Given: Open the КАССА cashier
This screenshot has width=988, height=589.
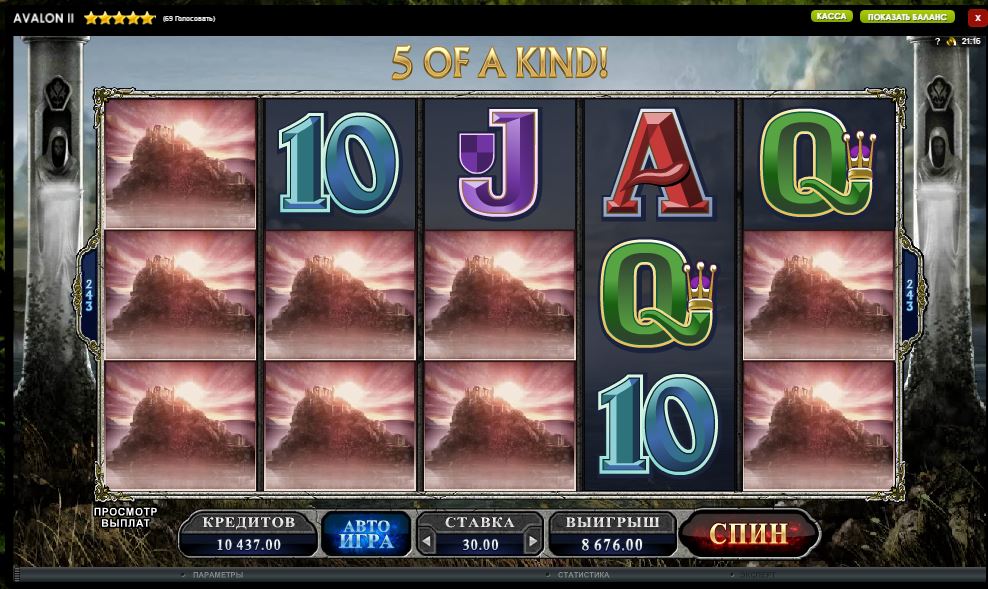Looking at the screenshot, I should pos(831,17).
